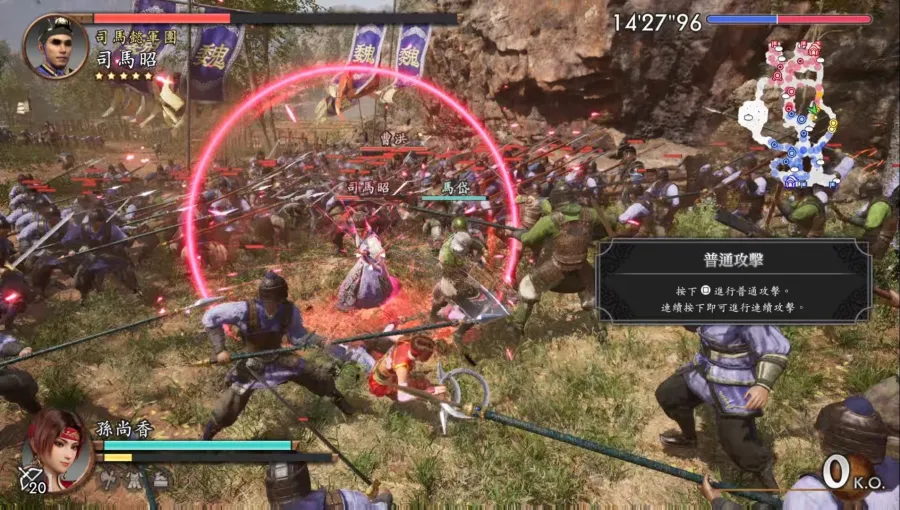Click the Sima Zhao target portrait
900x510 pixels.
click(56, 47)
